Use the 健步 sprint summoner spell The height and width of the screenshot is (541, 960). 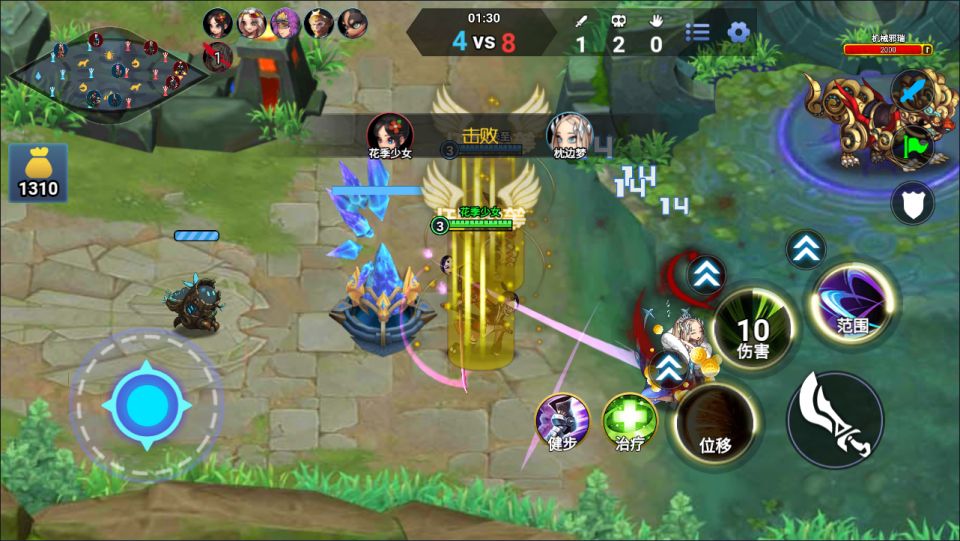tap(562, 422)
